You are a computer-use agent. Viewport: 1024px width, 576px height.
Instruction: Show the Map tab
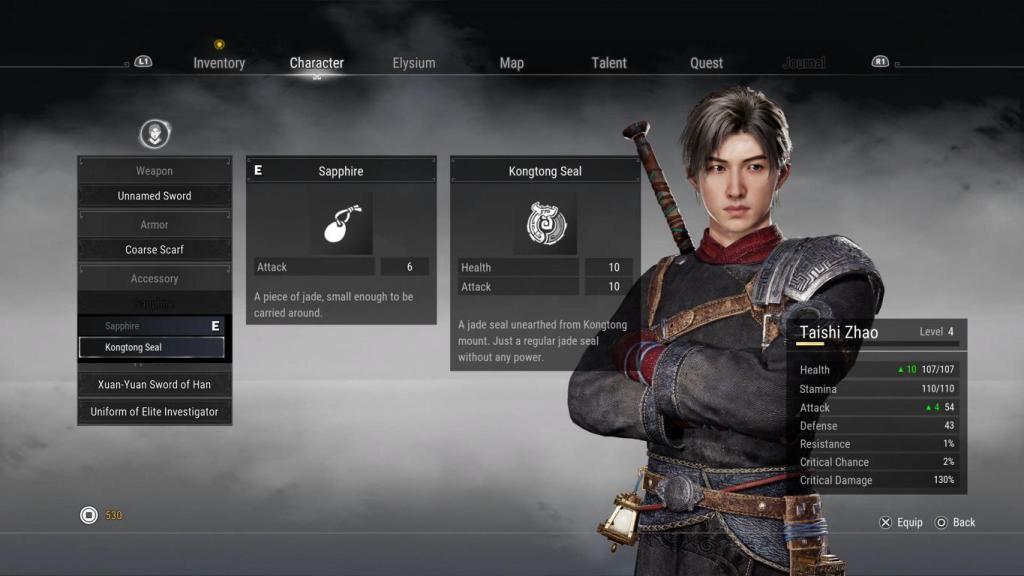pos(511,63)
